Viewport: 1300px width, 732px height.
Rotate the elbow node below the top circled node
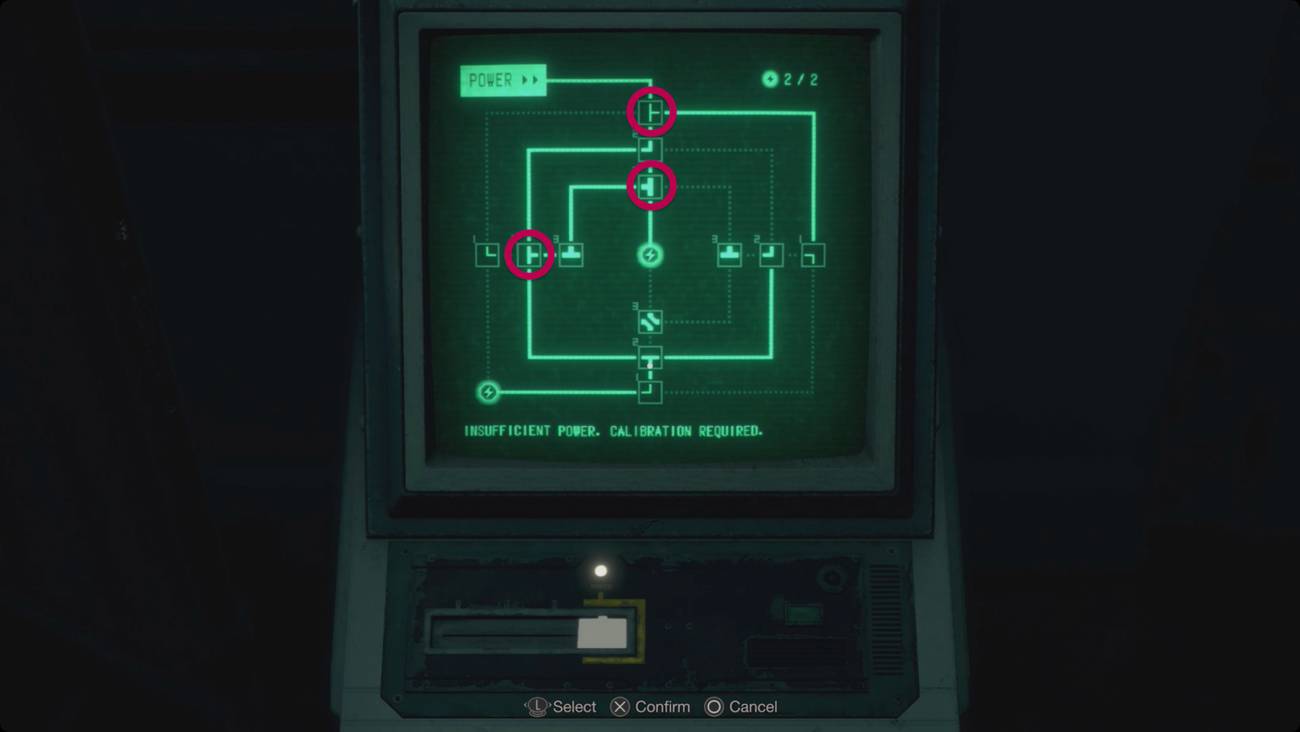tap(648, 148)
